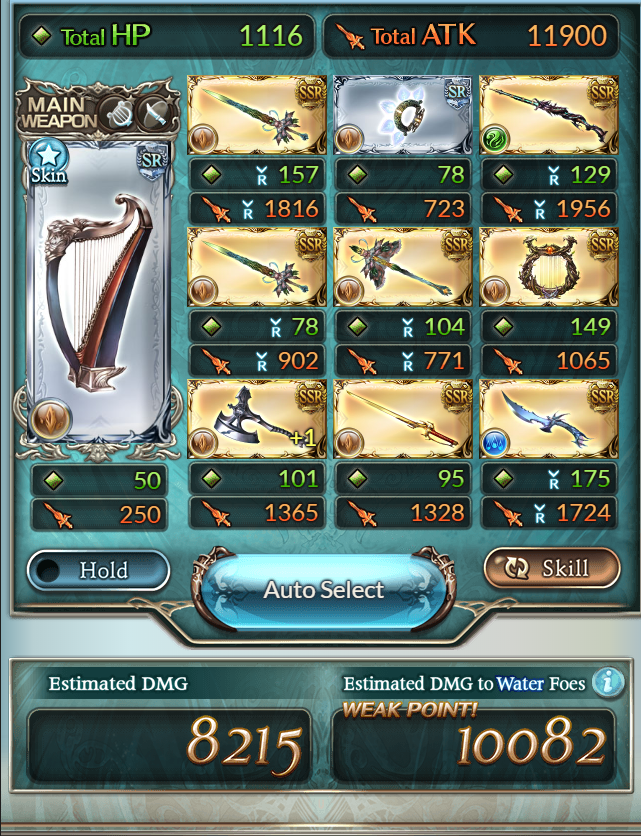The image size is (641, 836).
Task: Select the weapon with 1816 ATK
Action: [x=257, y=115]
